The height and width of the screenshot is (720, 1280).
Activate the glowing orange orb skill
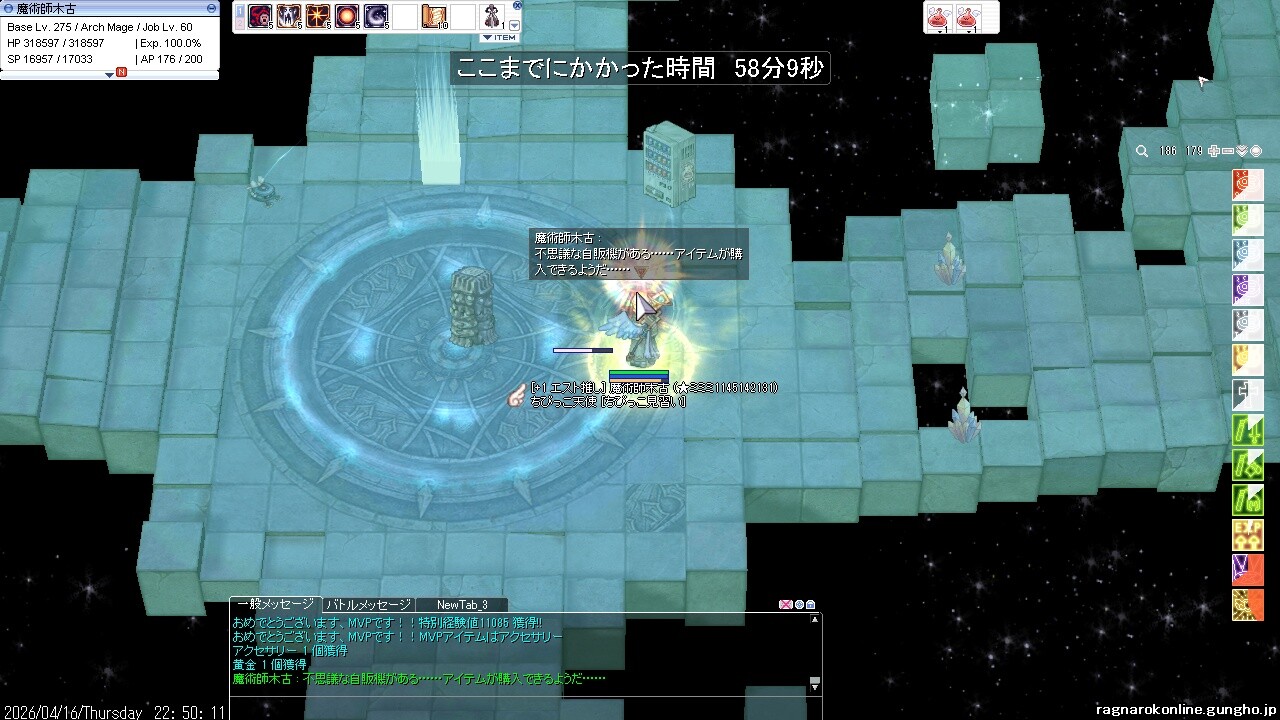click(x=347, y=17)
